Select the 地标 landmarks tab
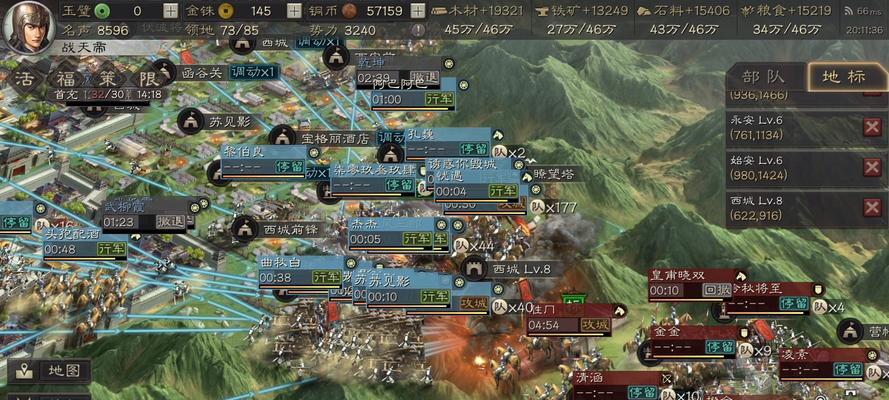The width and height of the screenshot is (889, 400). coord(841,76)
